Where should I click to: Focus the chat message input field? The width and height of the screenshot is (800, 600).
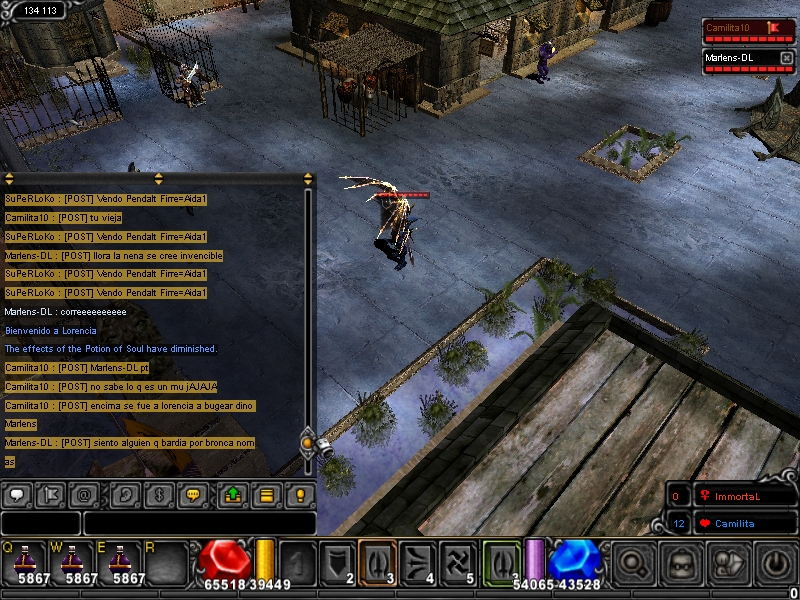[198, 523]
